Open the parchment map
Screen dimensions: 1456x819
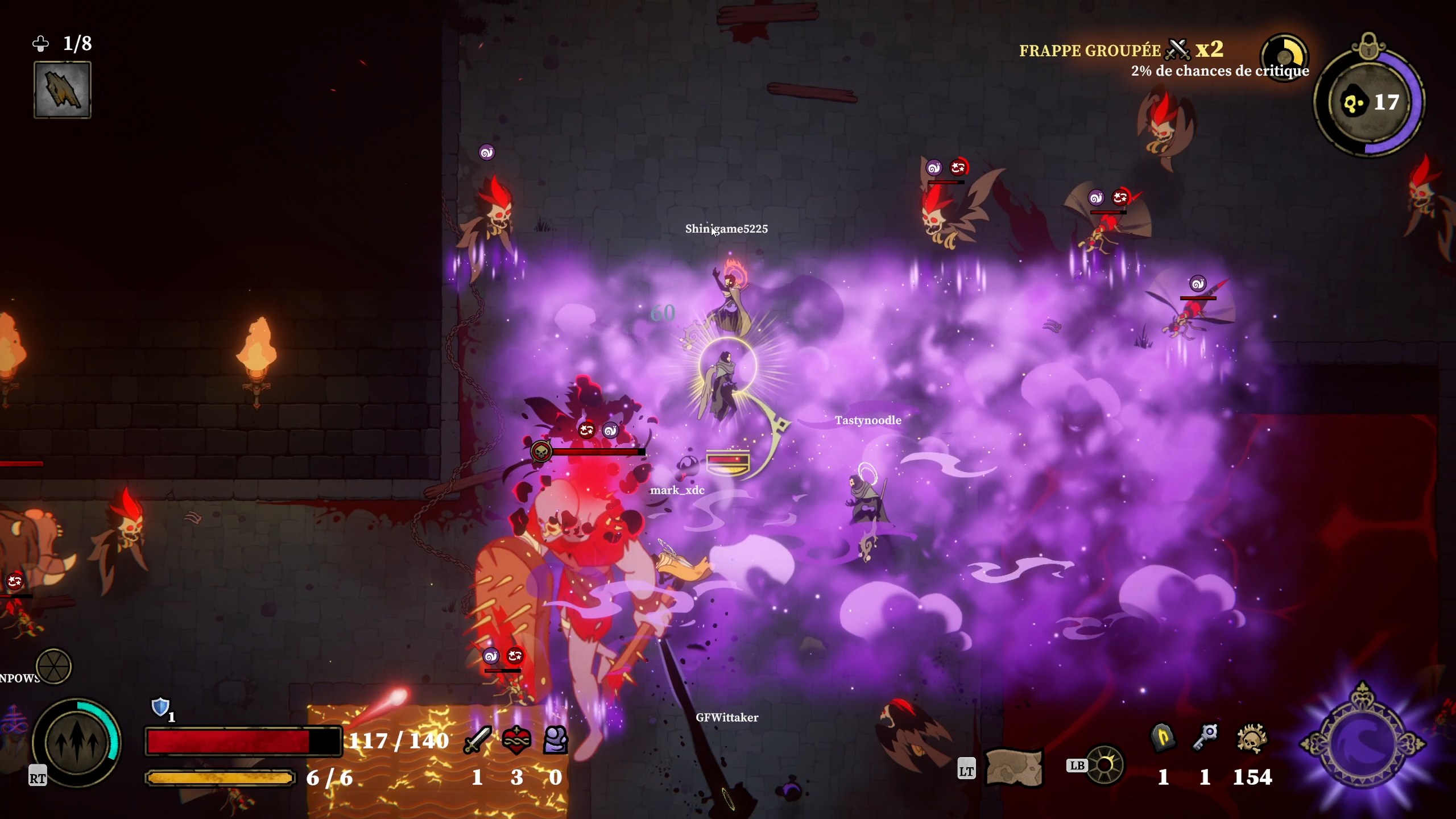click(x=1014, y=767)
